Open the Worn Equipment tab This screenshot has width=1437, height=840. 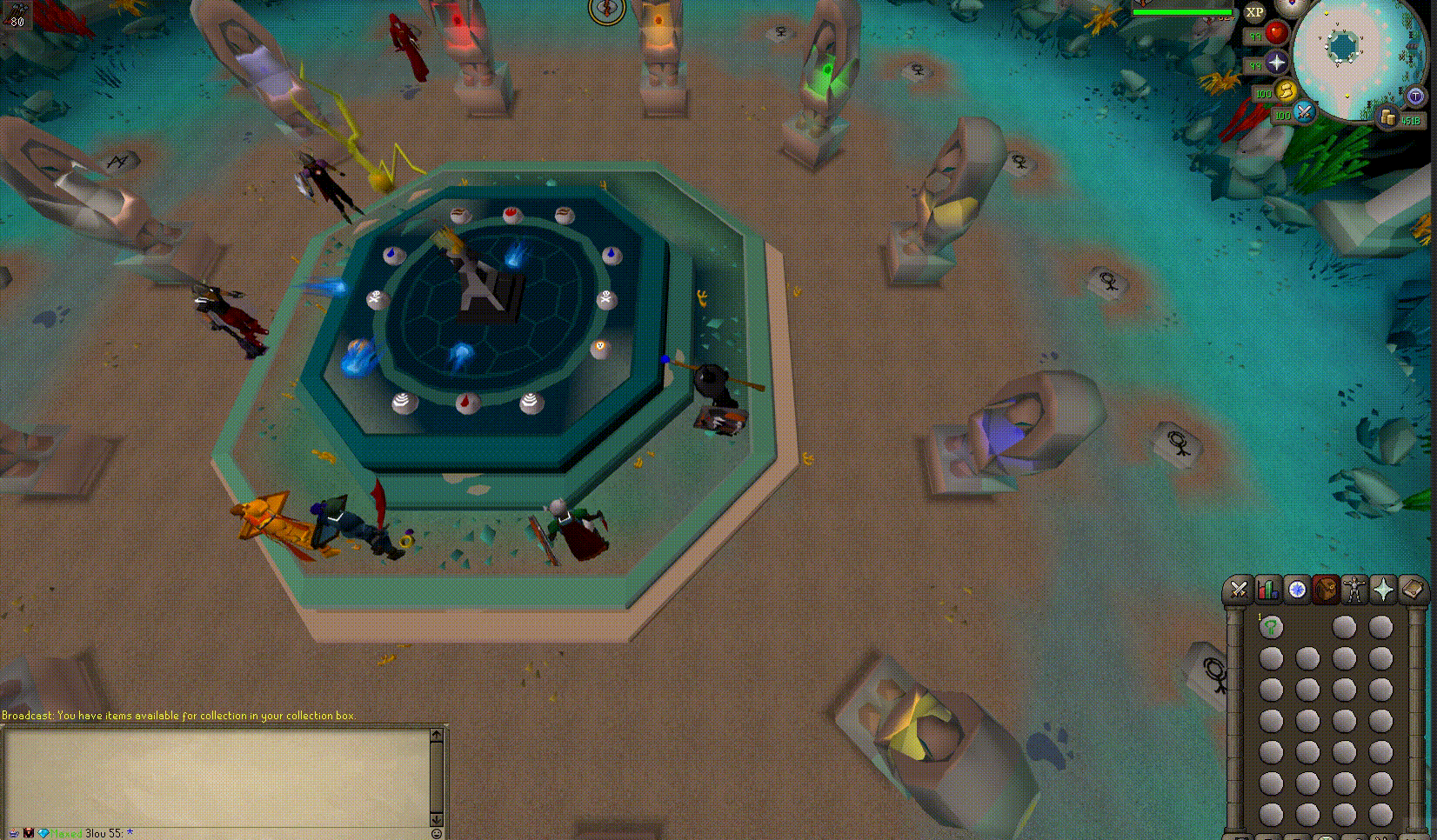tap(1354, 590)
